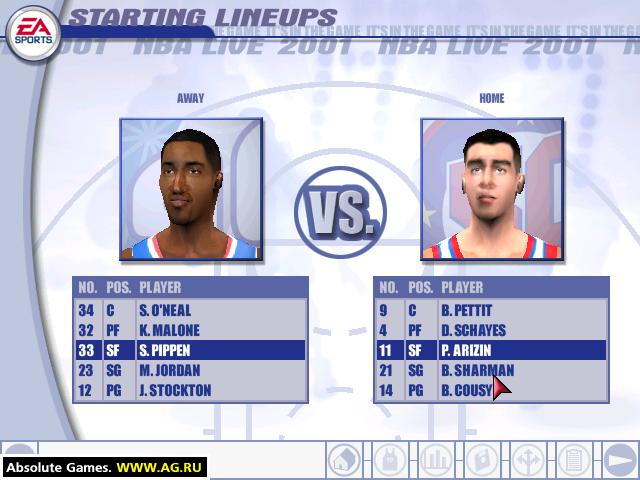This screenshot has height=480, width=640.
Task: Click the away player portrait
Action: [190, 189]
